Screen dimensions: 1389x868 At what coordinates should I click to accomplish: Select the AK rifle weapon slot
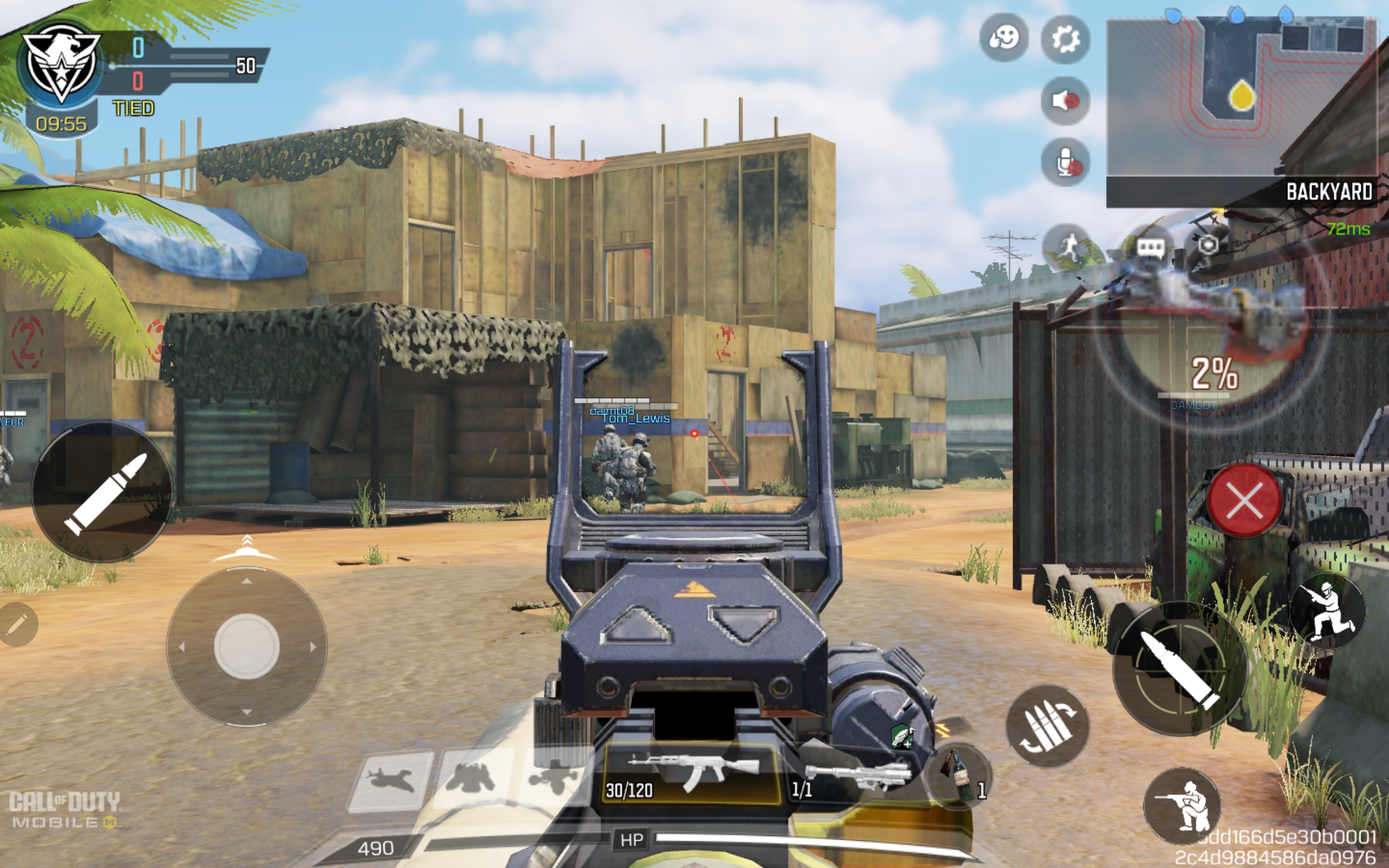click(691, 773)
